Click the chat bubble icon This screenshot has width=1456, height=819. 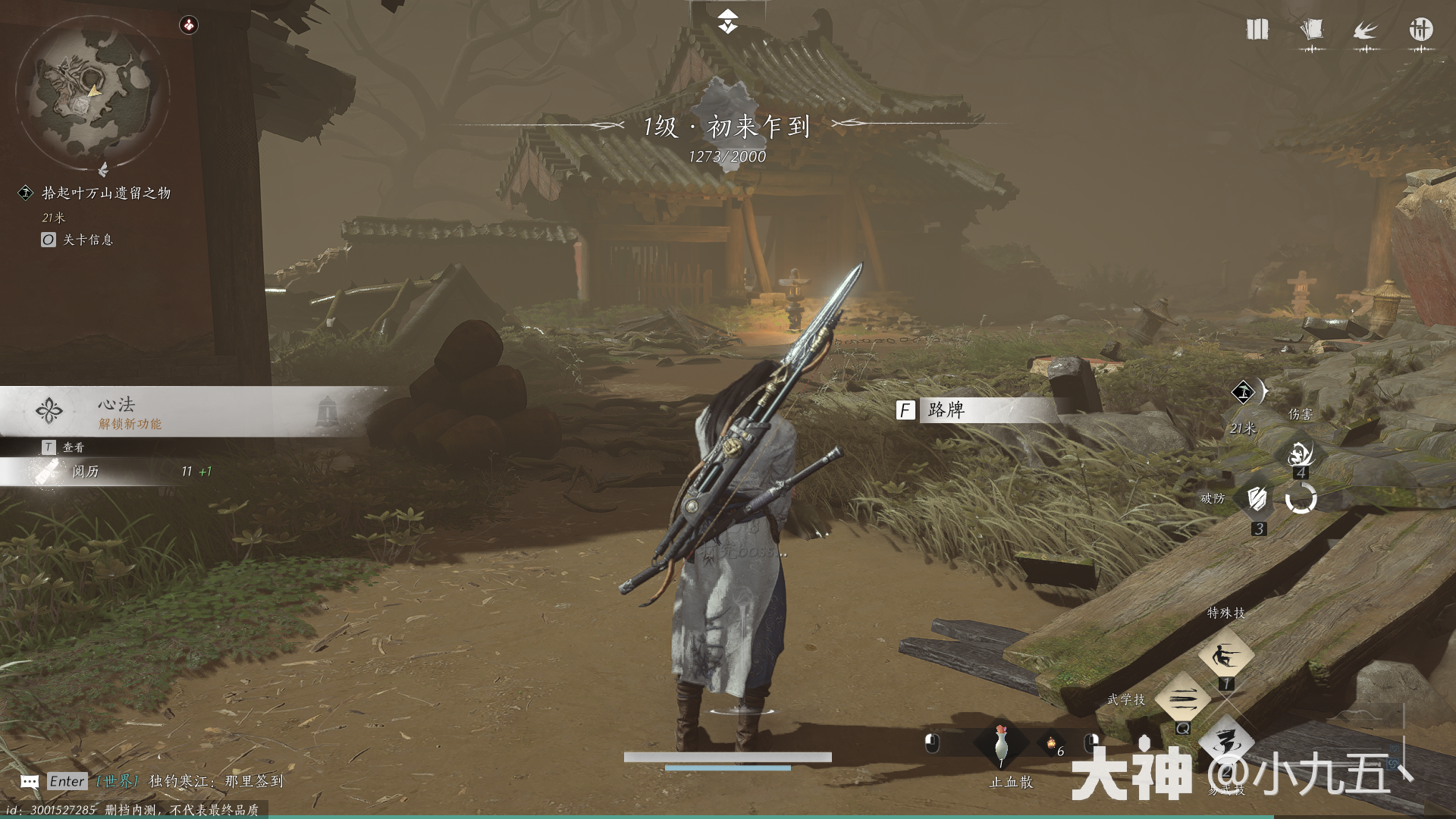pyautogui.click(x=30, y=782)
